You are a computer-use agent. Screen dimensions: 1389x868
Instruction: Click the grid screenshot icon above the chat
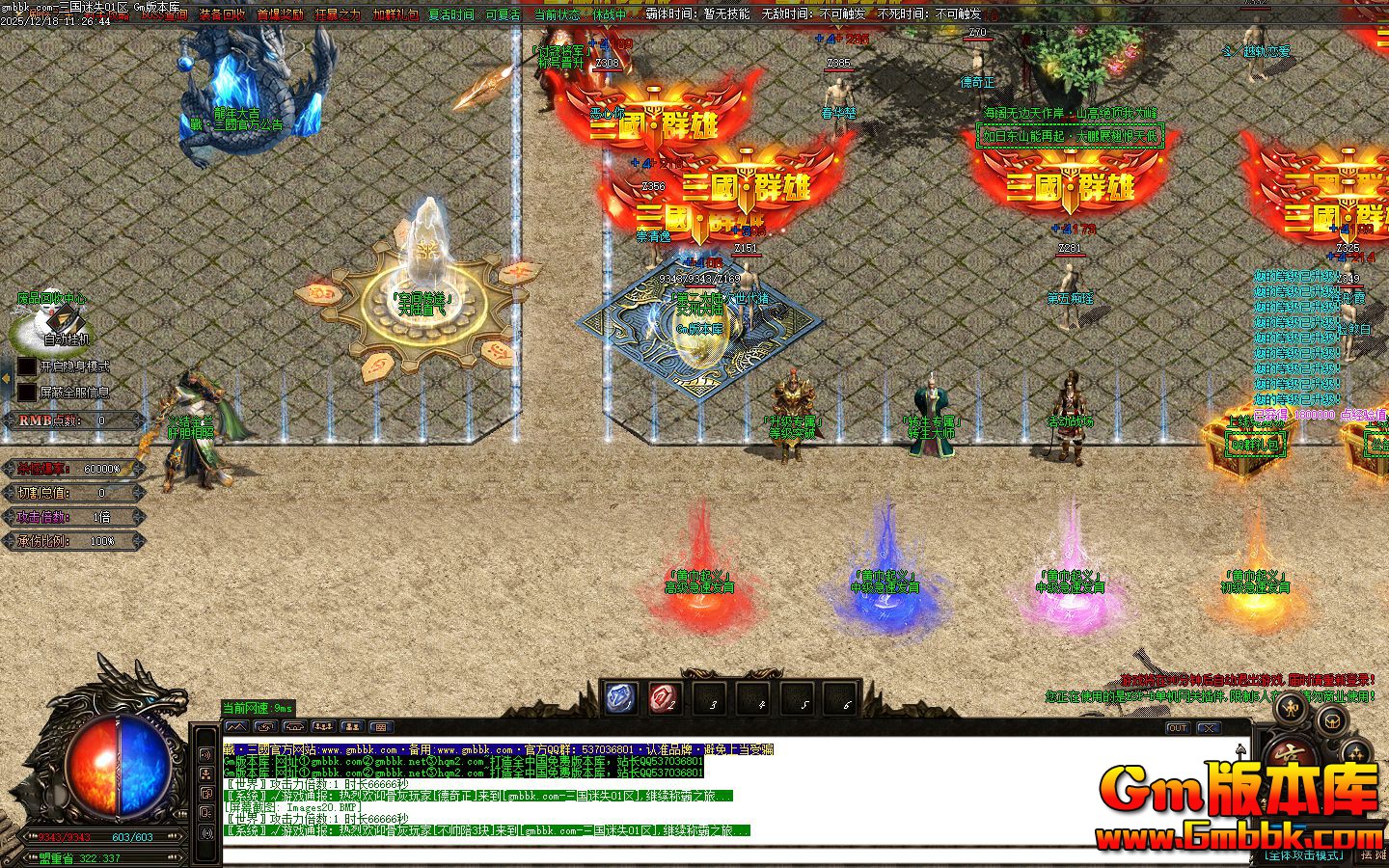tap(381, 727)
